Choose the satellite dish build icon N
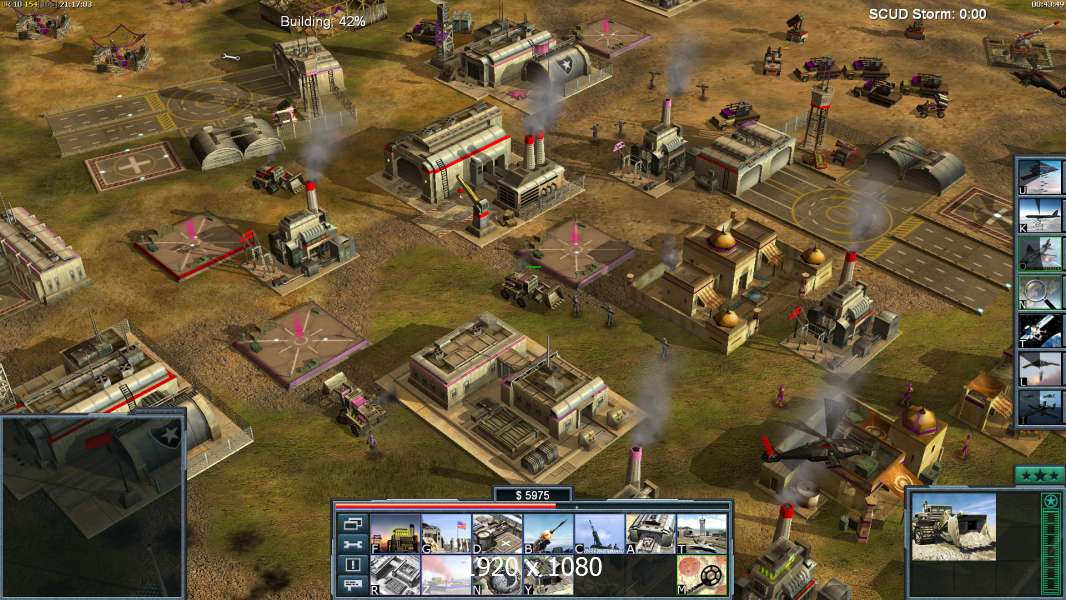 [x=497, y=574]
